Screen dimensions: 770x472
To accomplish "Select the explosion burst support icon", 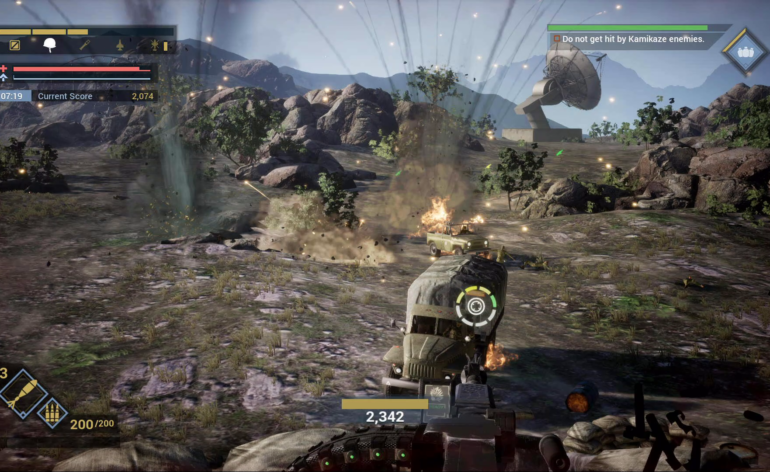I will pos(154,45).
